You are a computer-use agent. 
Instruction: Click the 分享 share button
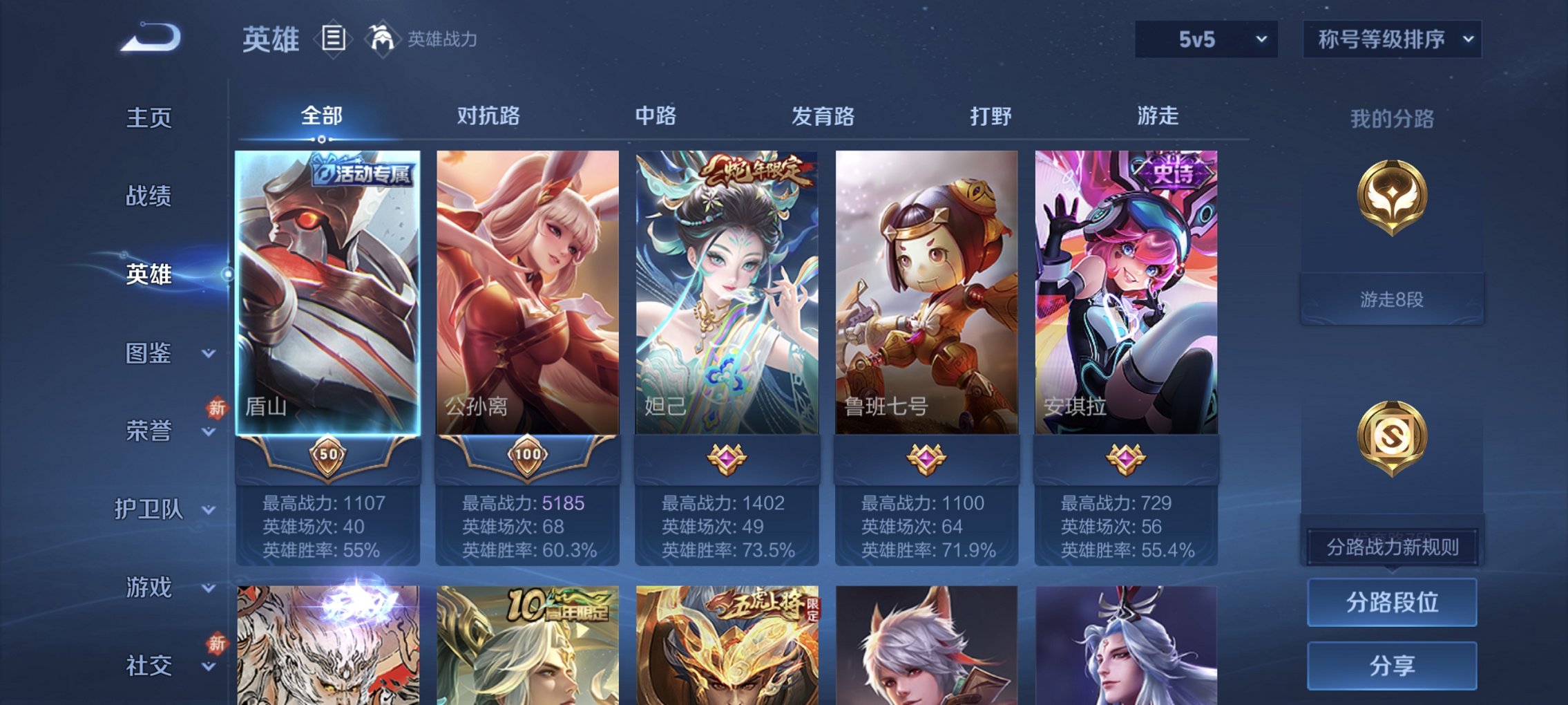(x=1392, y=666)
